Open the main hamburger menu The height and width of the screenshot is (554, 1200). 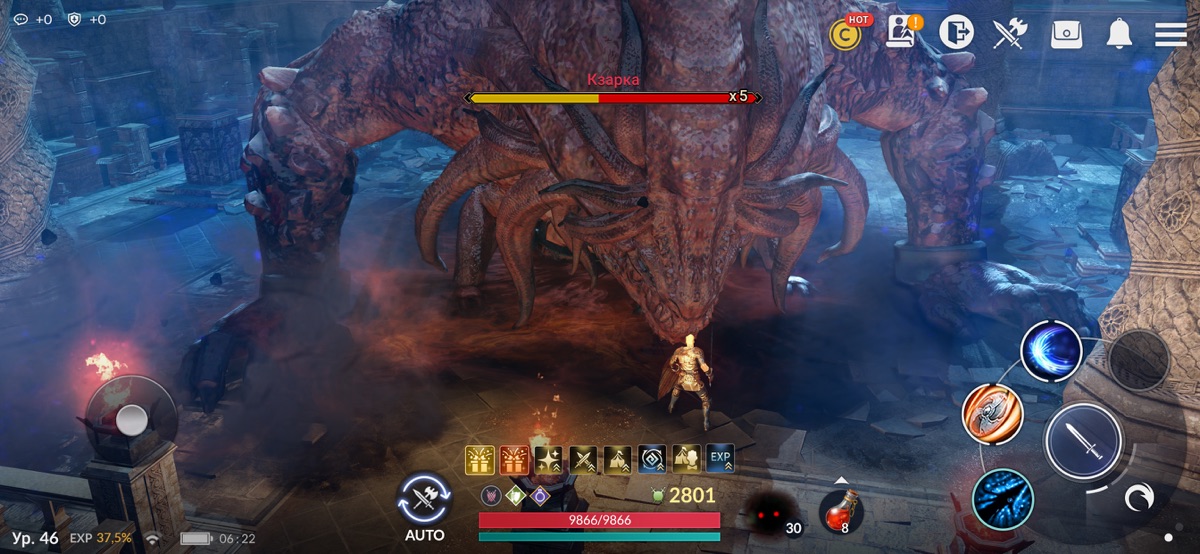[1170, 34]
